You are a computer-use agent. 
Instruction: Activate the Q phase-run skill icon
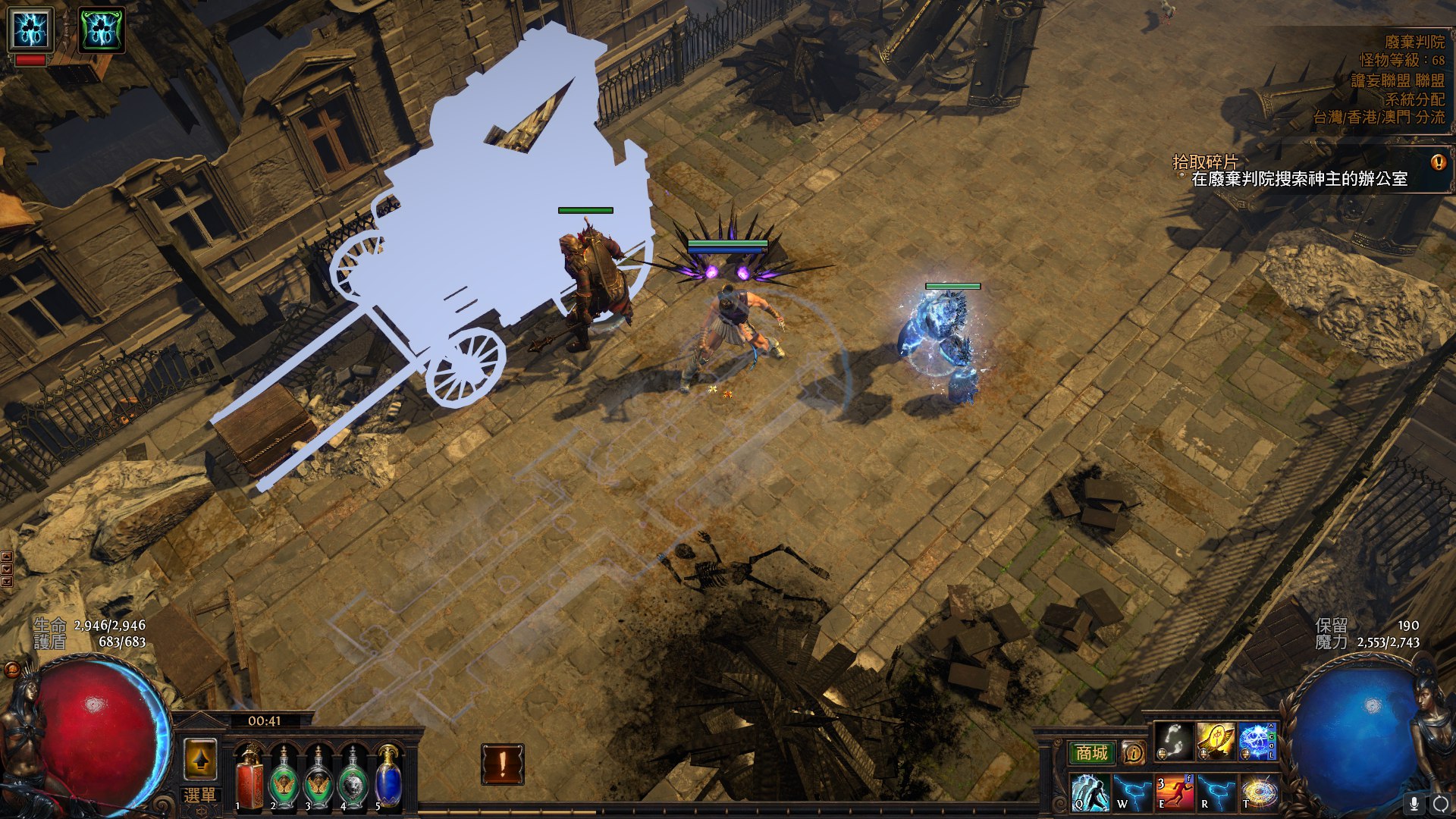click(1090, 792)
